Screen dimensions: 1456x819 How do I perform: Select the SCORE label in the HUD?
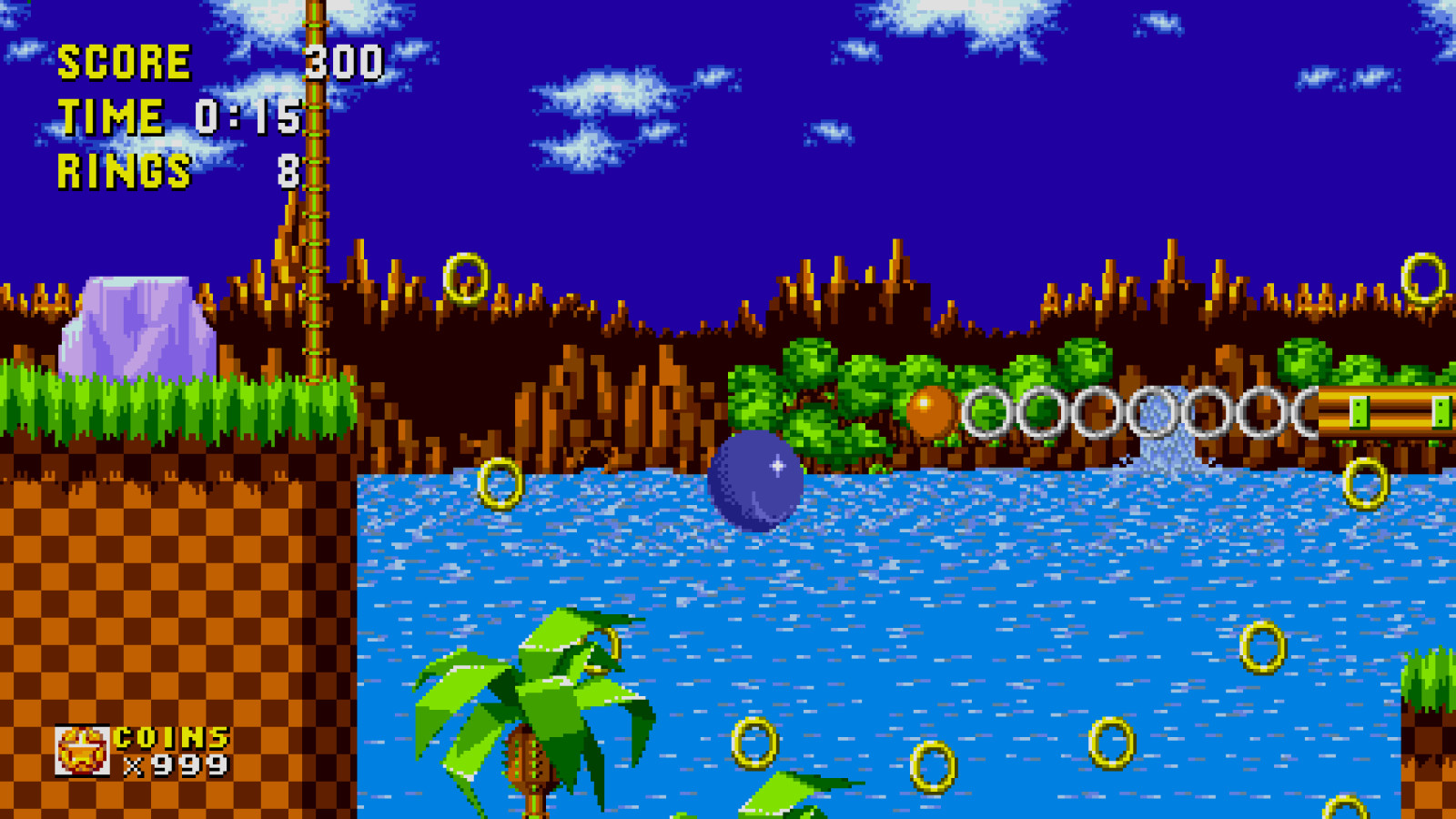[x=121, y=62]
